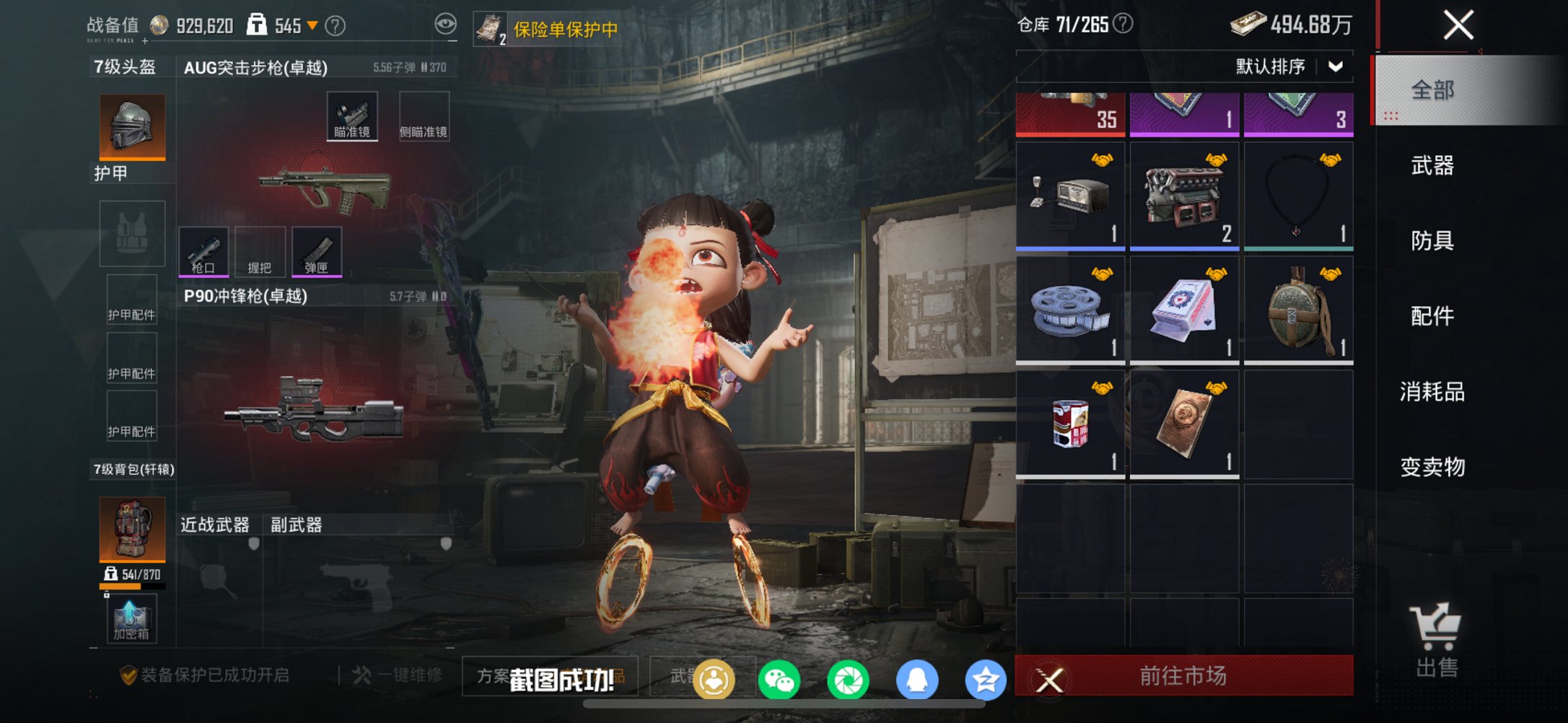Click the 枪口 muzzle attachment slot
The image size is (1568, 723).
click(x=204, y=252)
